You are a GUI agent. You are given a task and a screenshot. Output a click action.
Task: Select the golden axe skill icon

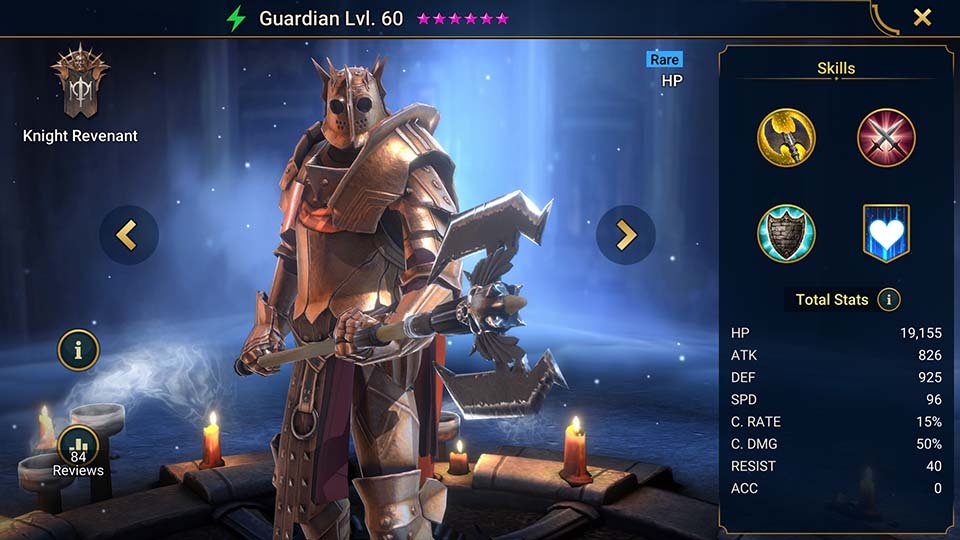click(786, 138)
